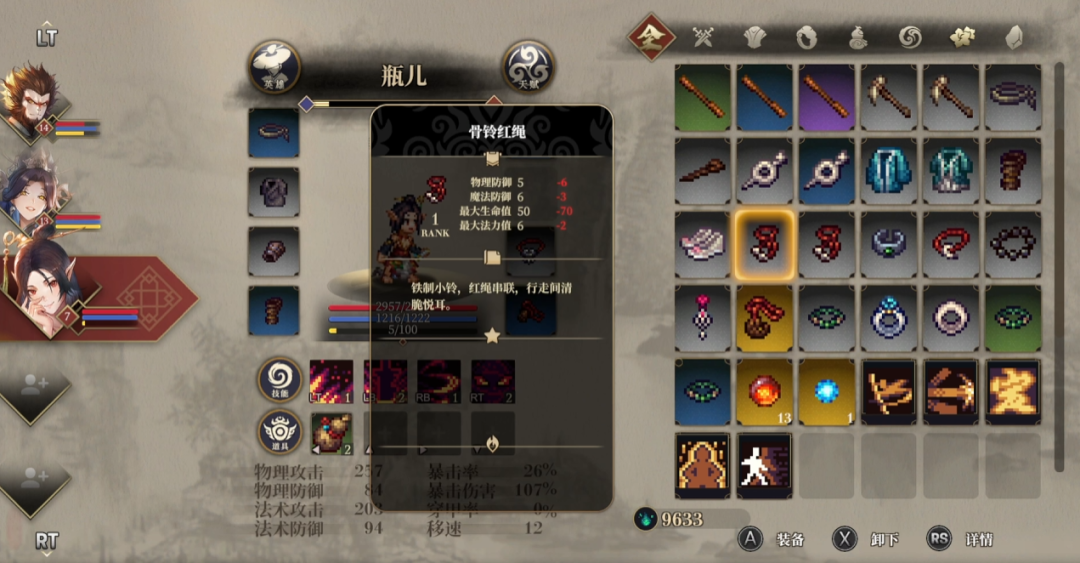Open the round hero (英雄) button
This screenshot has height=563, width=1080.
pyautogui.click(x=274, y=66)
